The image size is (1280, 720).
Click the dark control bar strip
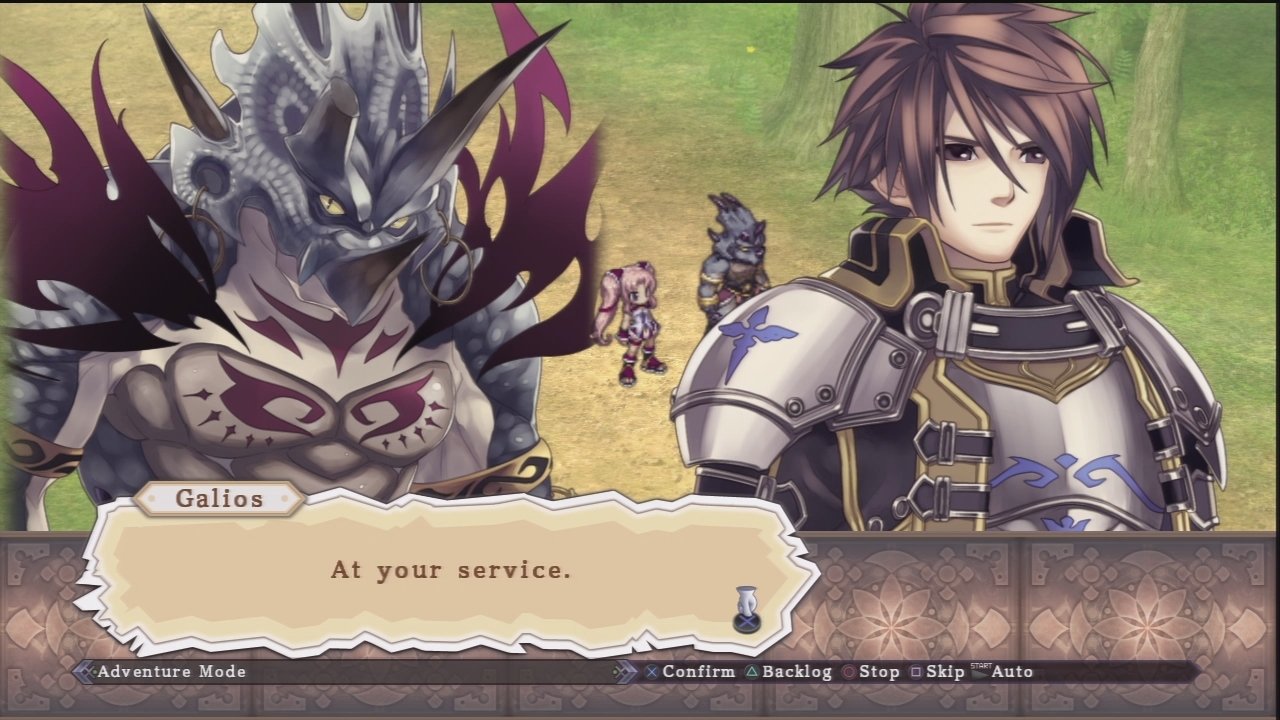point(400,672)
